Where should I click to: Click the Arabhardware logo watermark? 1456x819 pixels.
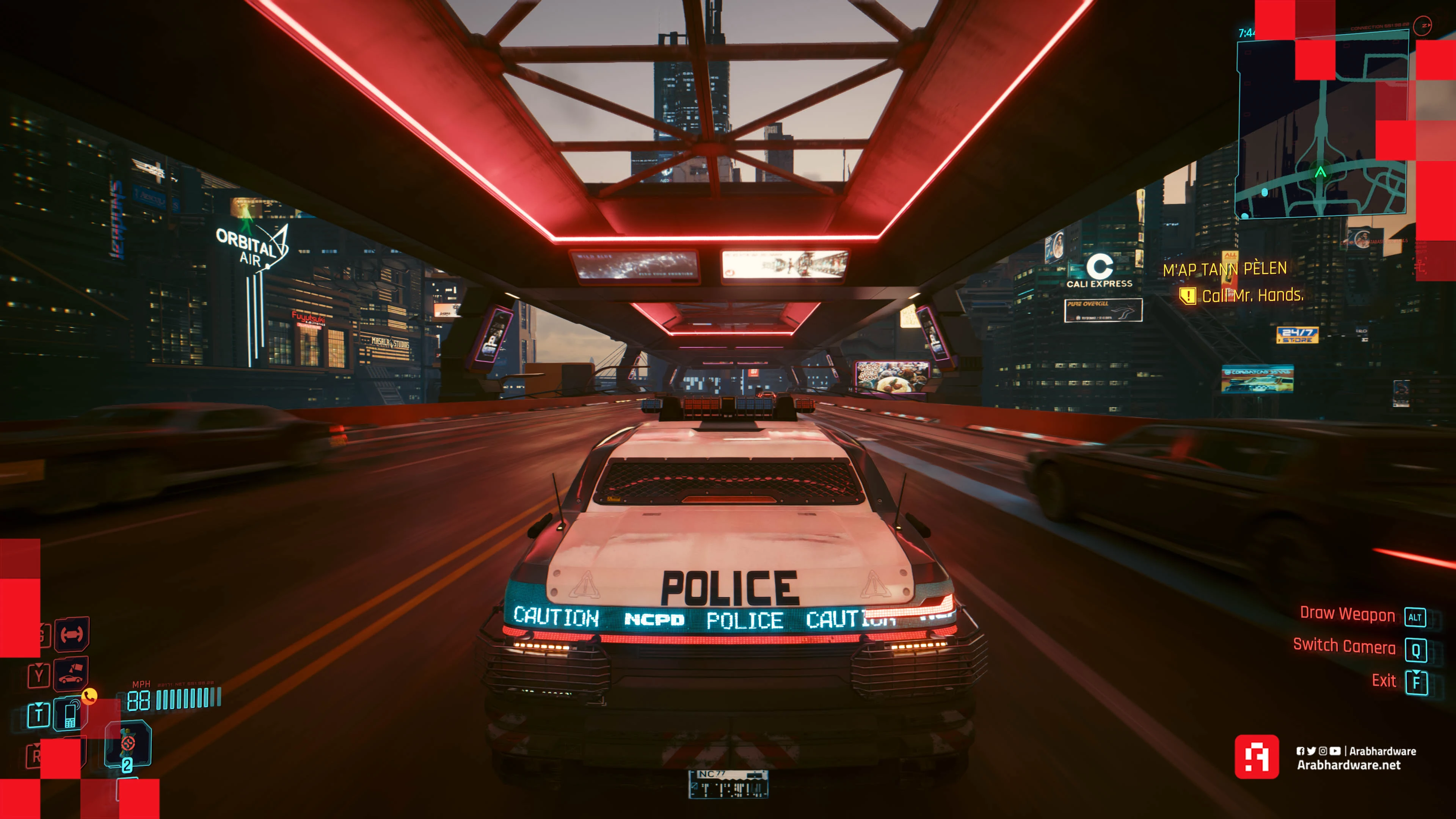pyautogui.click(x=1257, y=757)
